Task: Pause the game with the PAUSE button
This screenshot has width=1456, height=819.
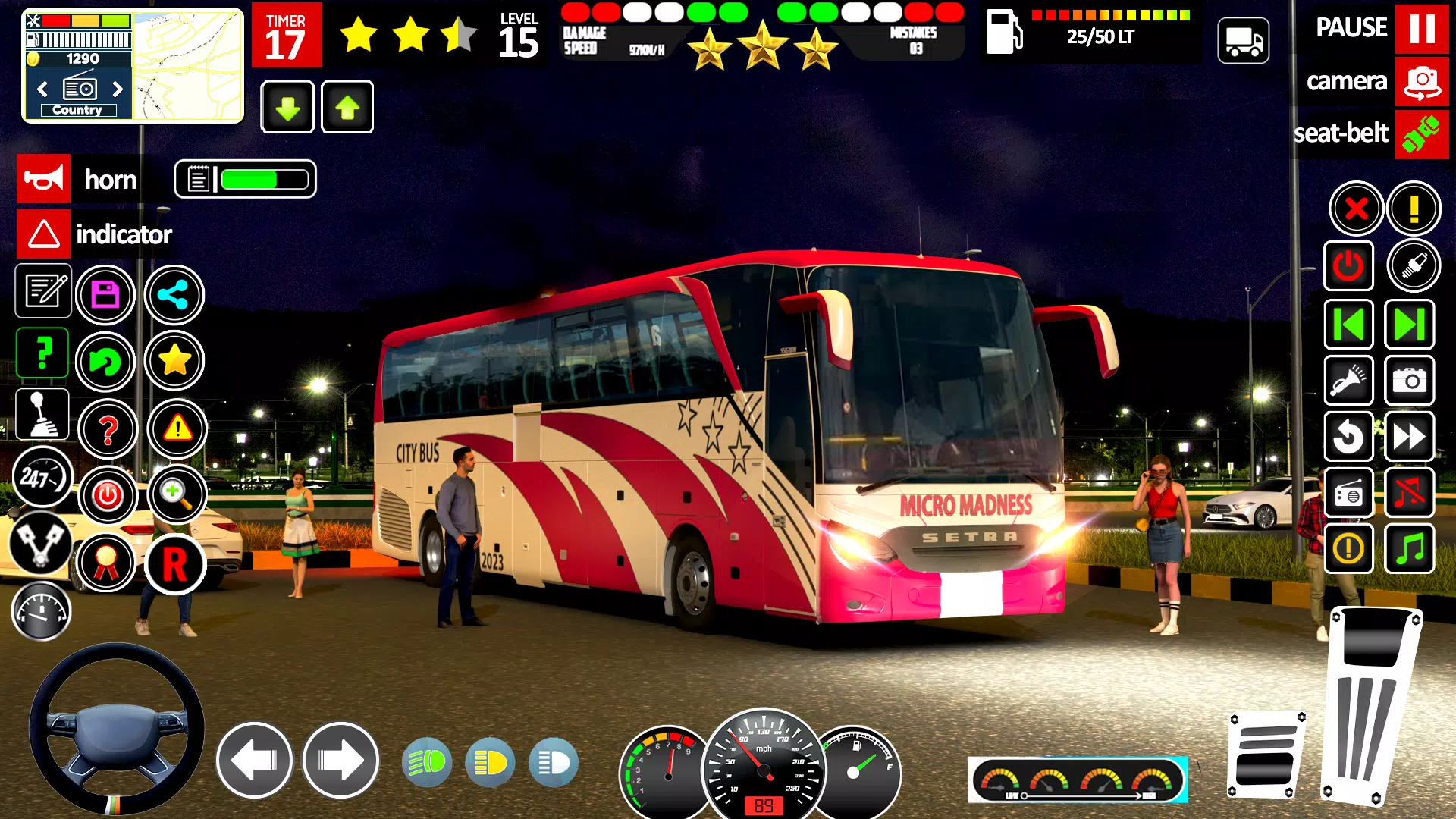Action: (1422, 28)
